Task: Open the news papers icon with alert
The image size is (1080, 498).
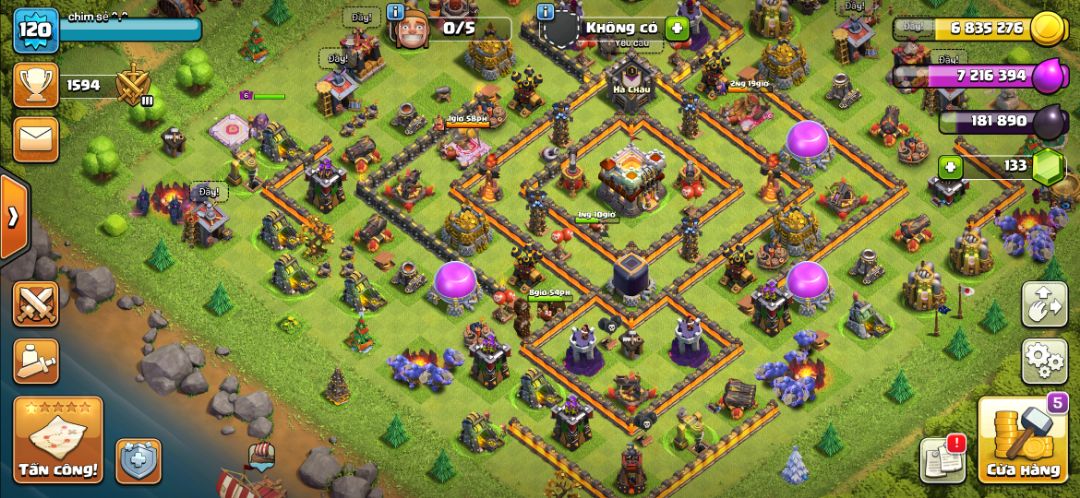Action: (x=941, y=459)
